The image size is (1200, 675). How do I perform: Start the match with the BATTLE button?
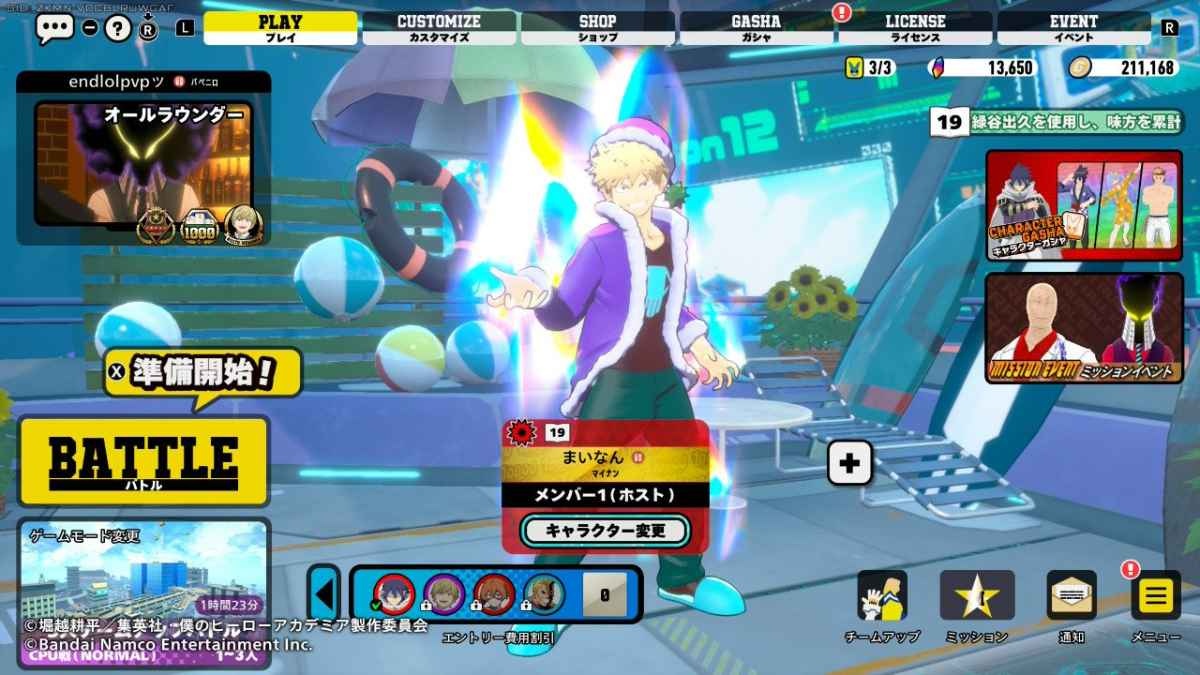144,461
